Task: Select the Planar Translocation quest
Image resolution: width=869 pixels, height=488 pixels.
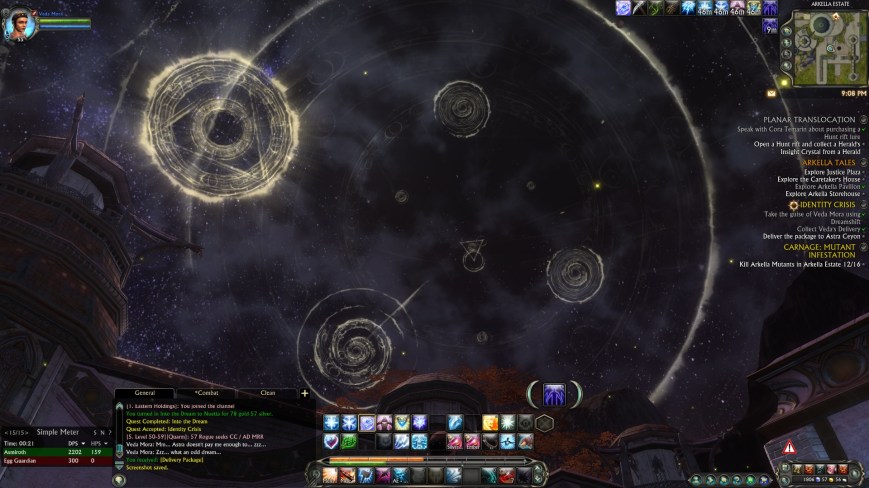Action: [x=809, y=119]
